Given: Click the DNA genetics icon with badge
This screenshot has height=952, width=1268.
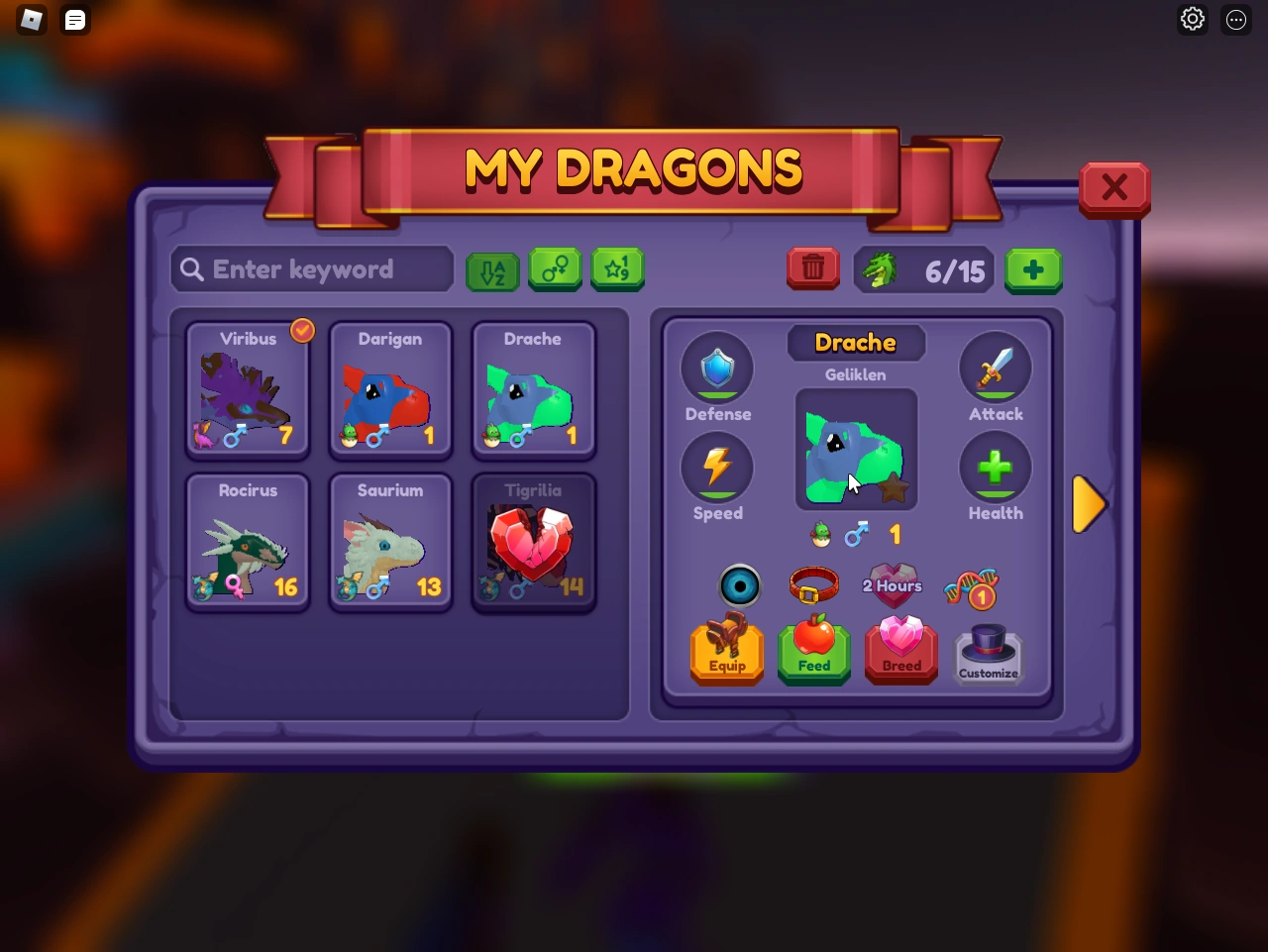Looking at the screenshot, I should point(969,585).
